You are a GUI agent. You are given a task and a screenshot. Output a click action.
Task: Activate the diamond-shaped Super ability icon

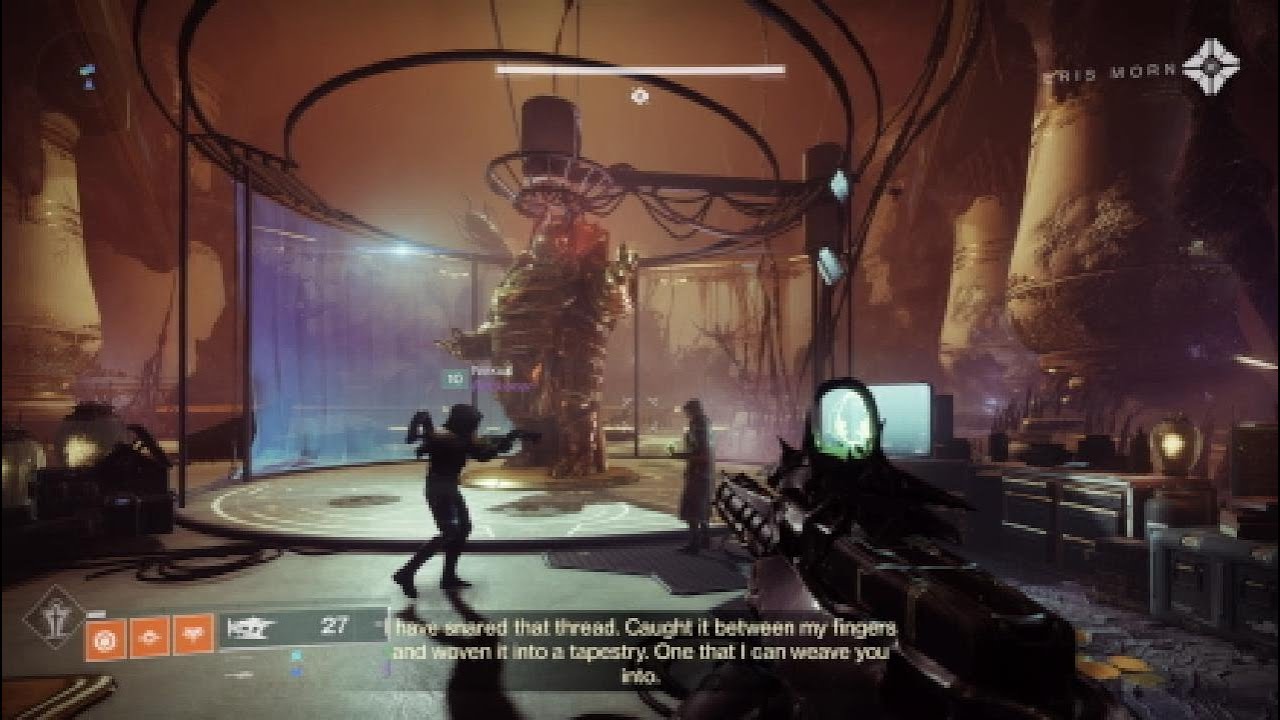(54, 617)
